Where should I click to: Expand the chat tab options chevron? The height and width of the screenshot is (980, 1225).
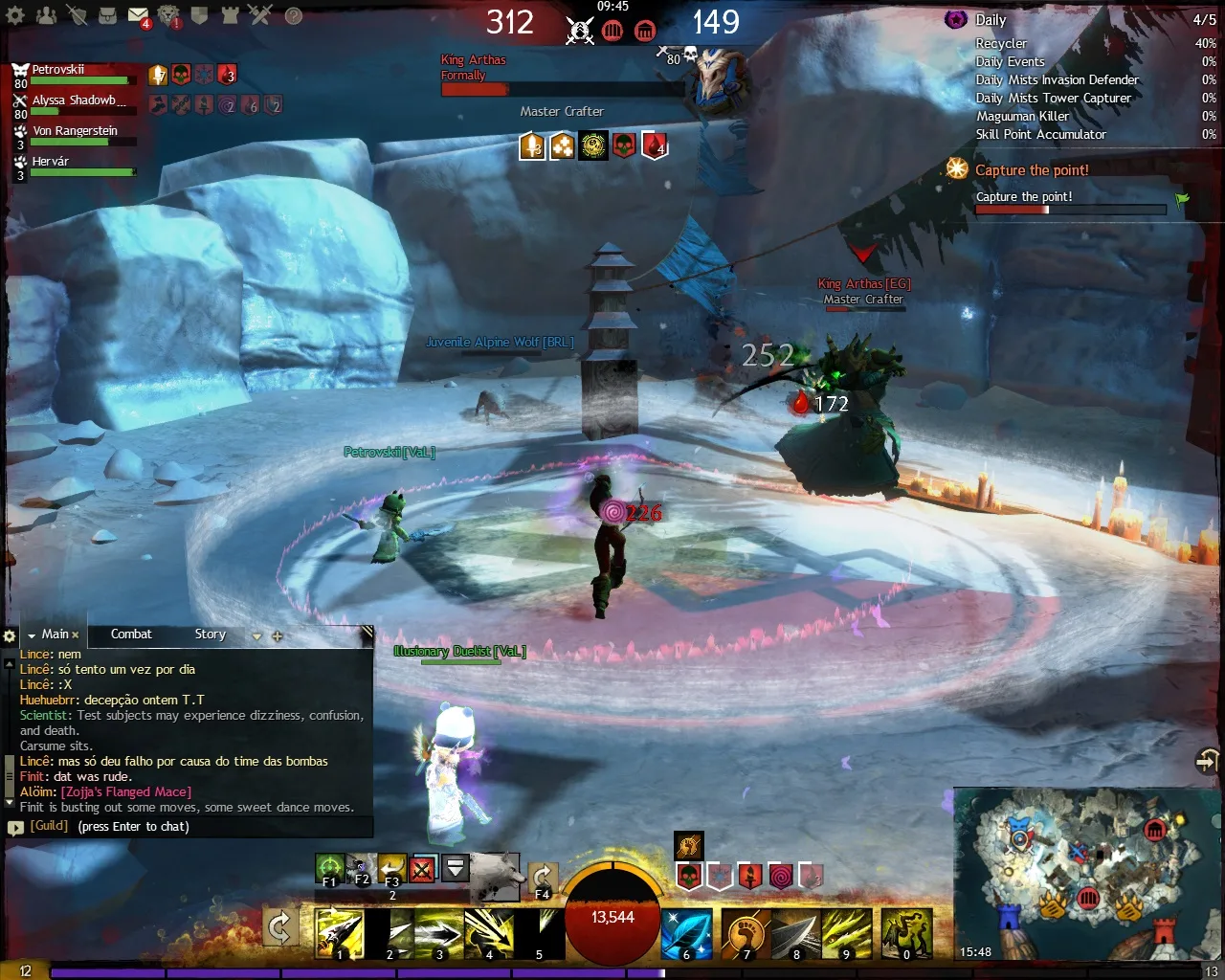coord(256,635)
